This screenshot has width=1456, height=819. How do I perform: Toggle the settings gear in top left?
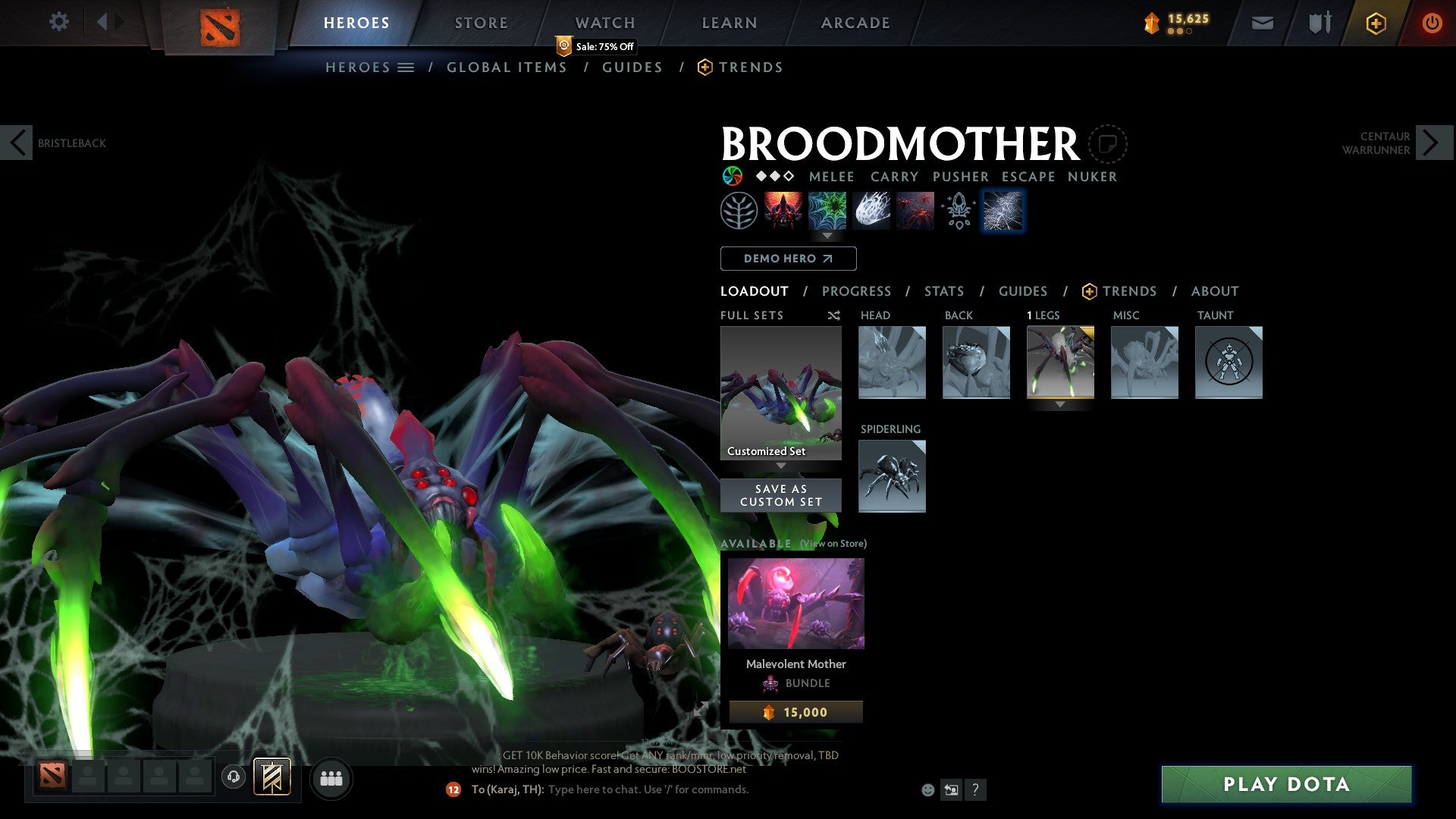click(x=59, y=21)
